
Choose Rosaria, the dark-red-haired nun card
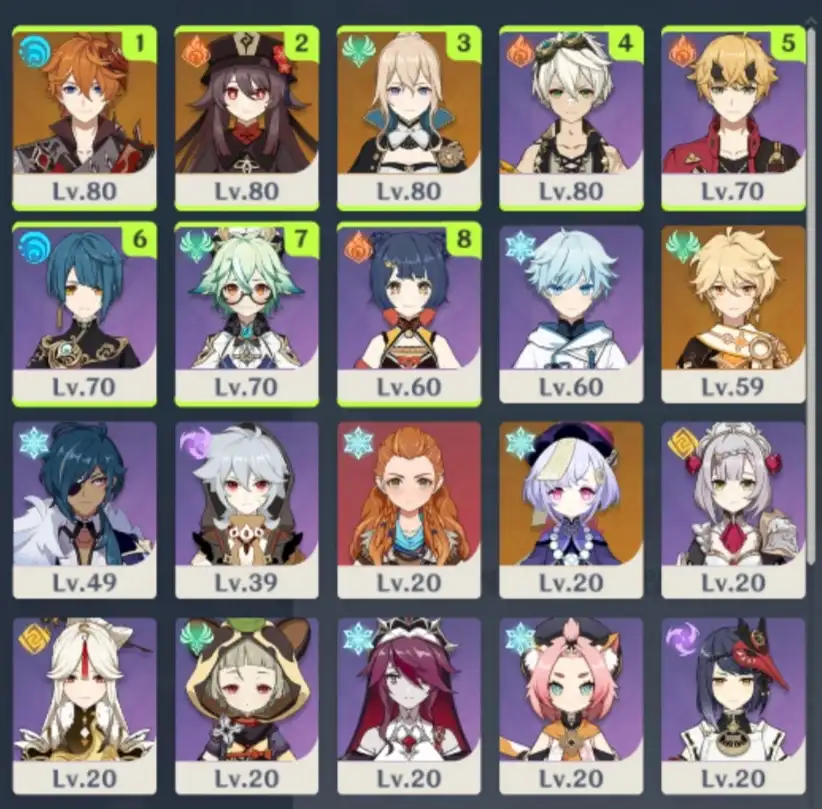coord(409,704)
